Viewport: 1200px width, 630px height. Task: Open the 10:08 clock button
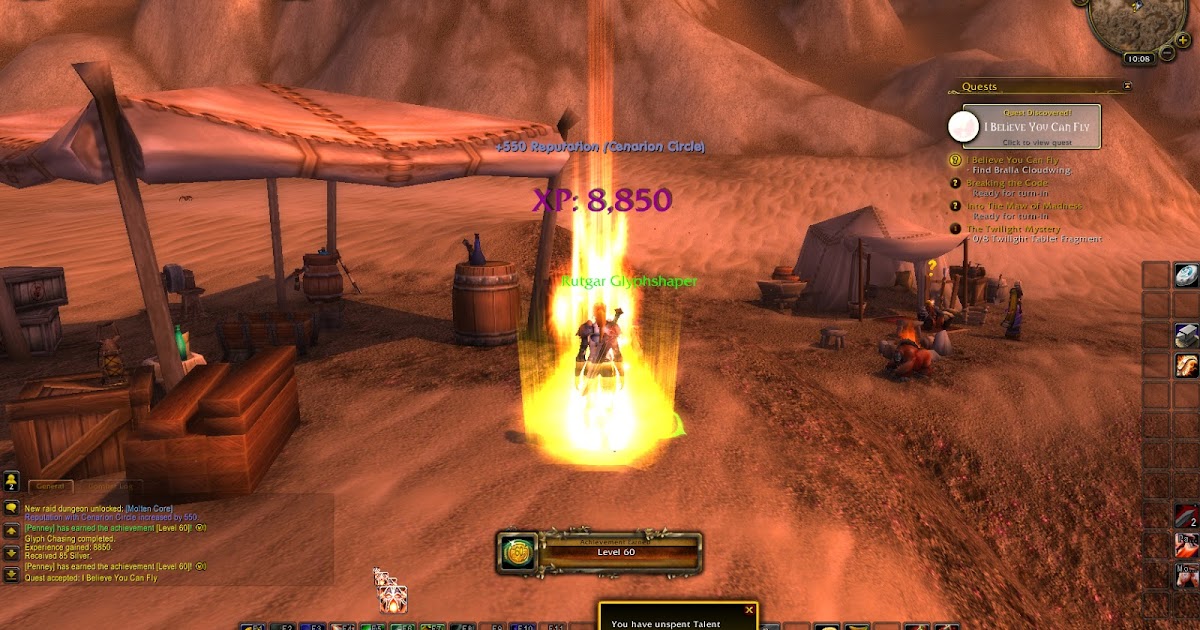click(1139, 59)
